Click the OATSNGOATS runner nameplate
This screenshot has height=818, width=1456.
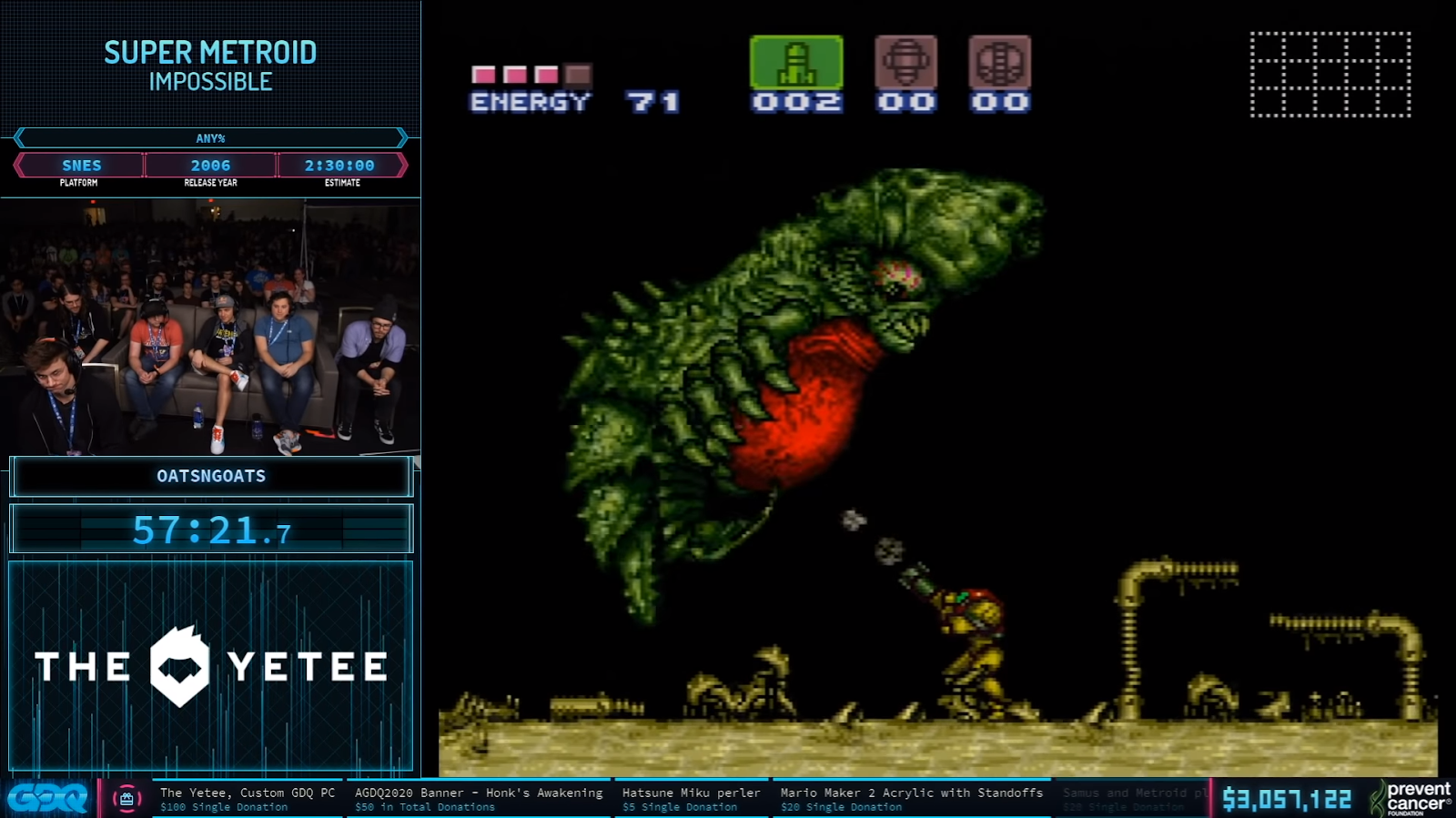point(211,475)
